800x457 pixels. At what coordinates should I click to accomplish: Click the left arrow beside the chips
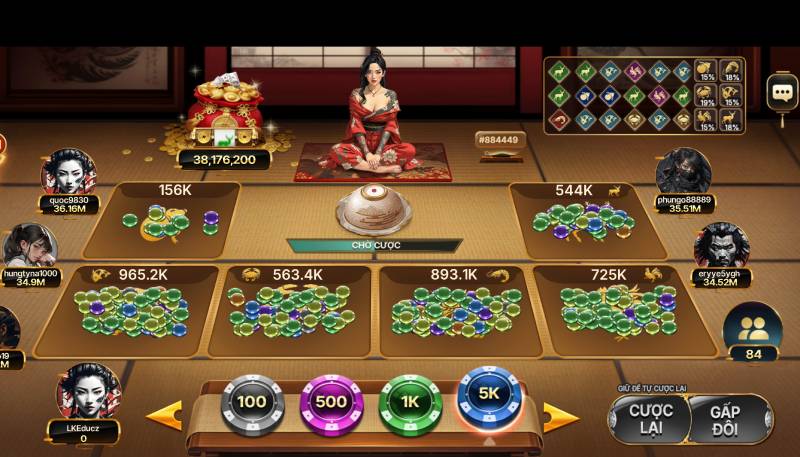click(x=165, y=414)
